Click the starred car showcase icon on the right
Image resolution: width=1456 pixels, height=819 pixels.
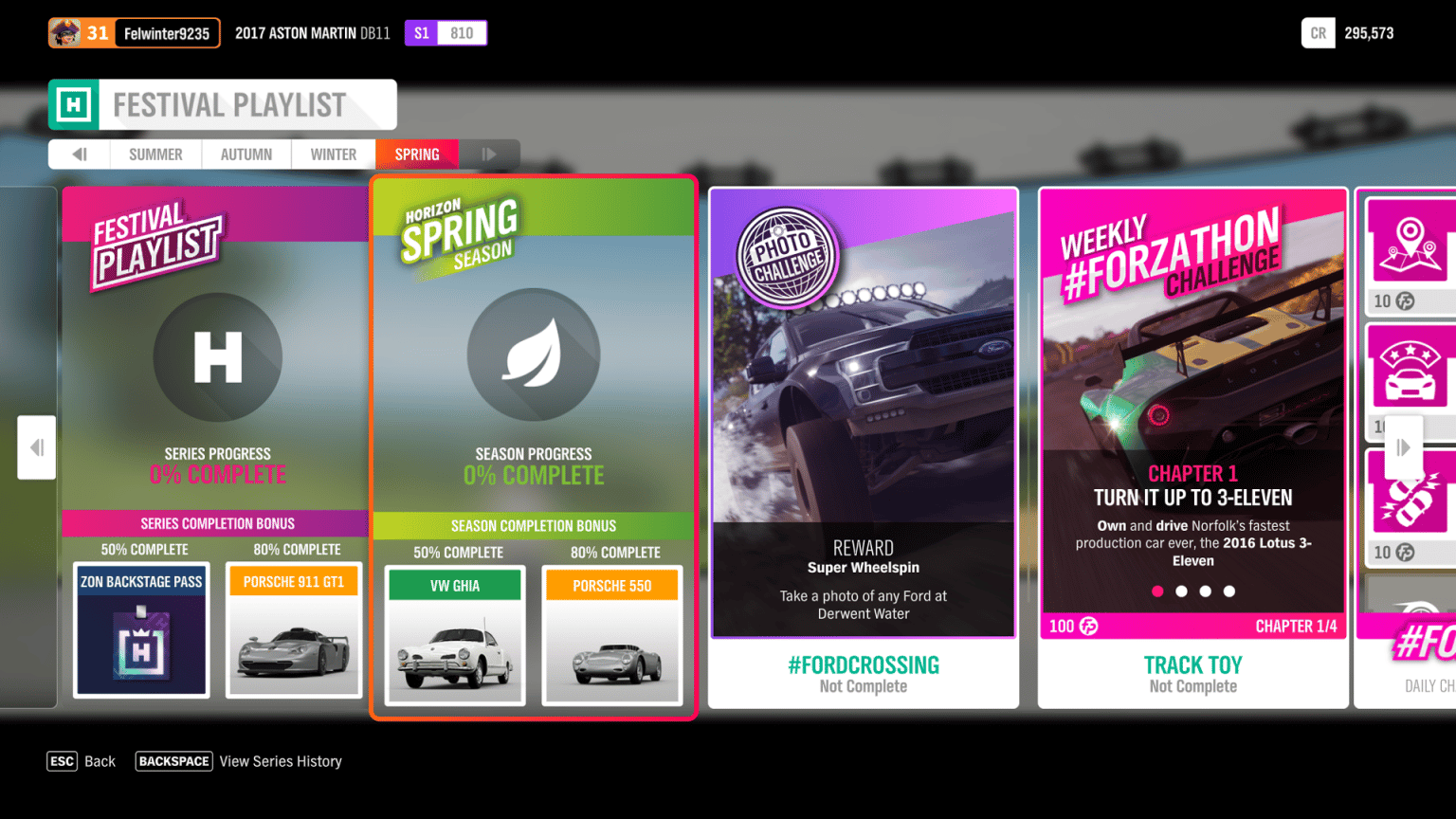click(x=1411, y=369)
